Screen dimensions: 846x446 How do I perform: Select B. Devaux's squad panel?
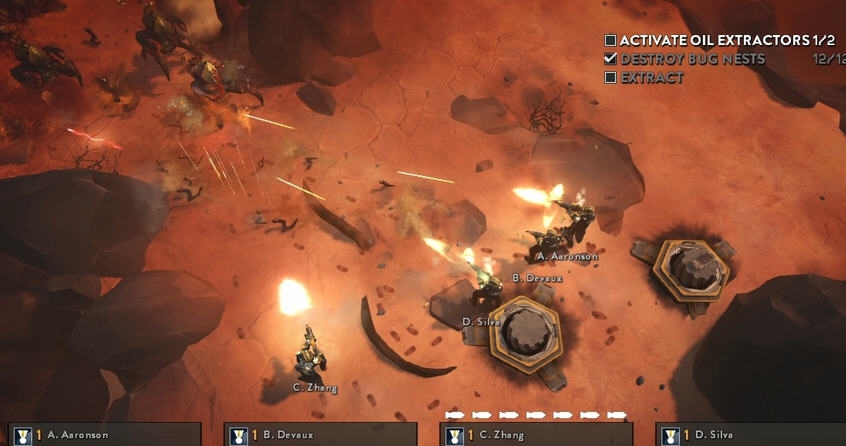point(320,435)
